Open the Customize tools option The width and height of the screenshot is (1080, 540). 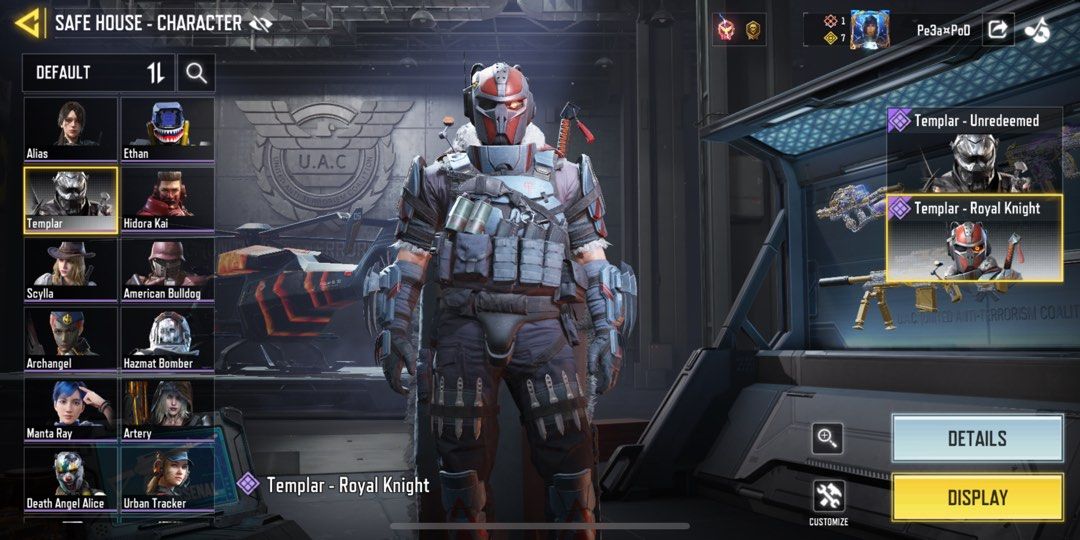828,497
